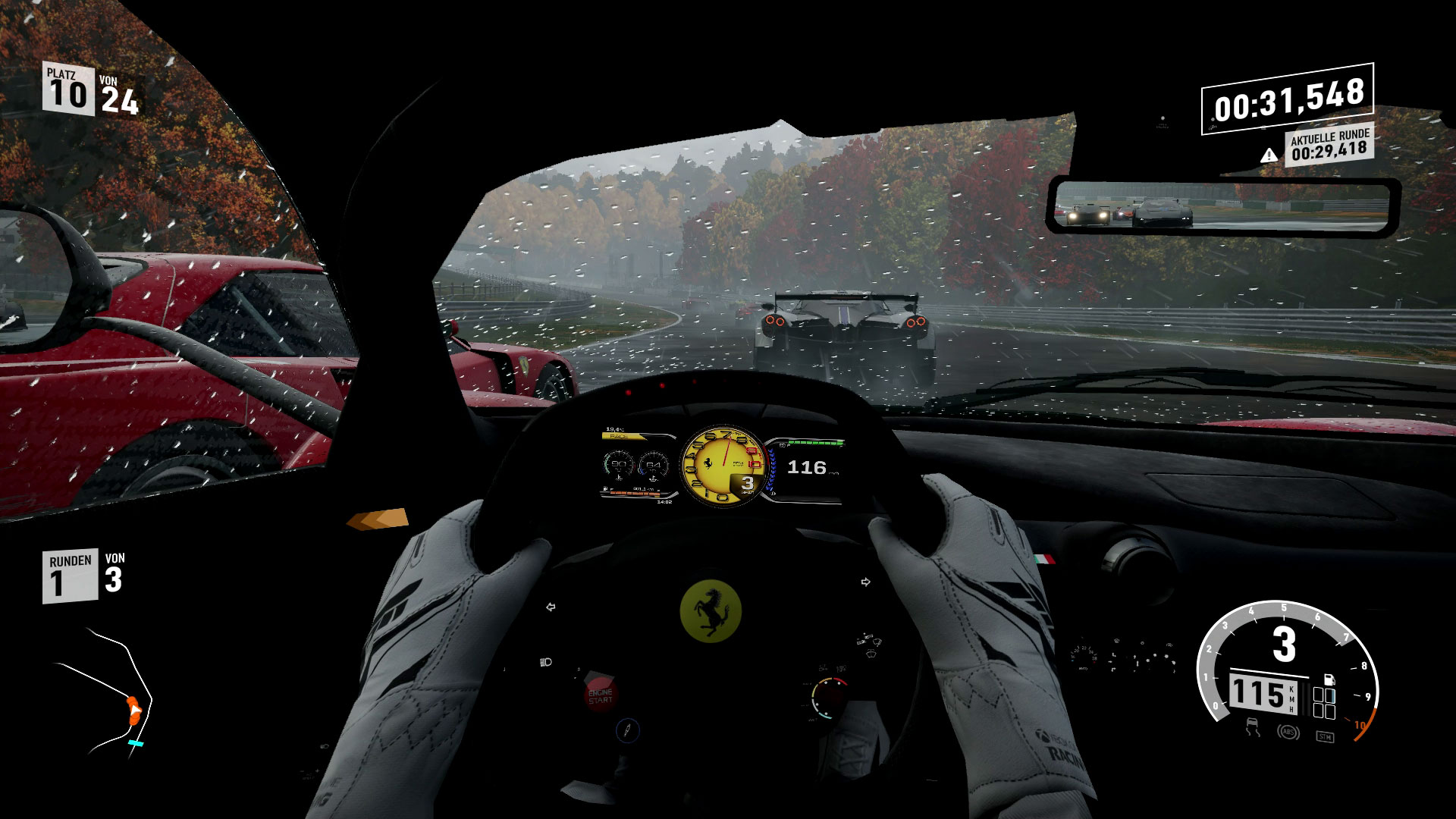Click the STM indicator icon
1456x819 pixels.
(1324, 735)
